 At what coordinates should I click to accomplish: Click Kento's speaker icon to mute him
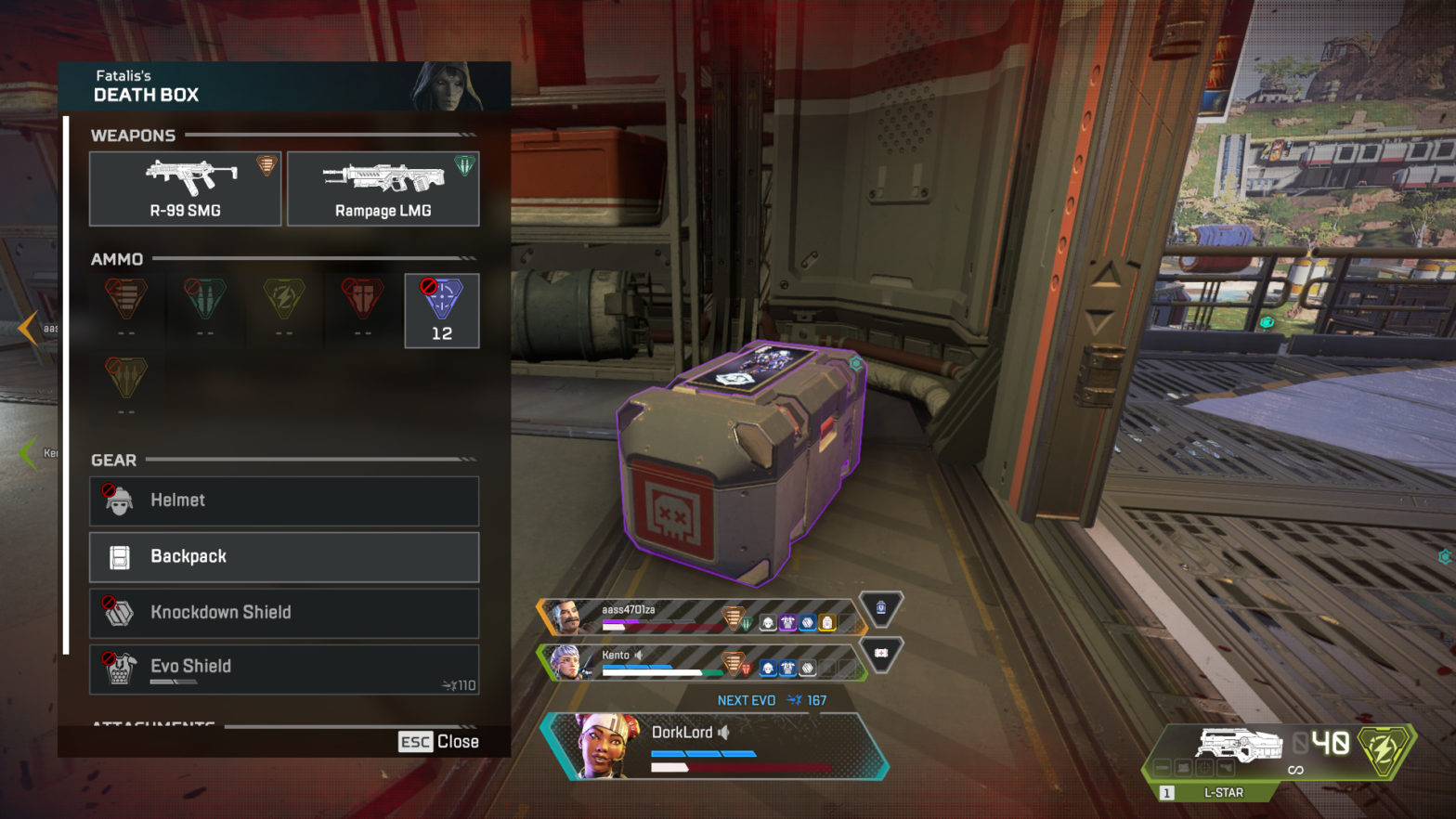point(639,655)
